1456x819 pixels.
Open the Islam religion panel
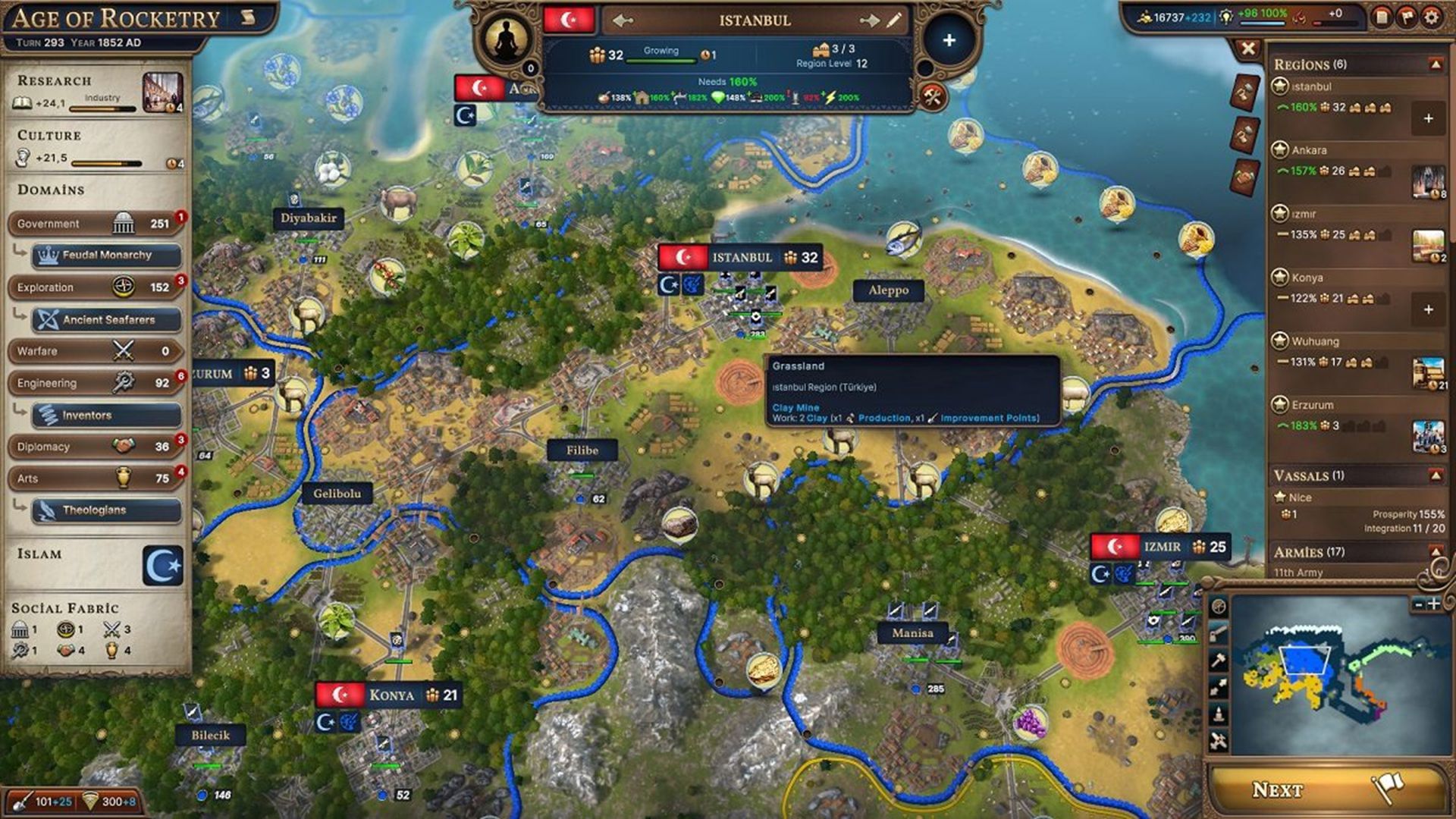163,565
